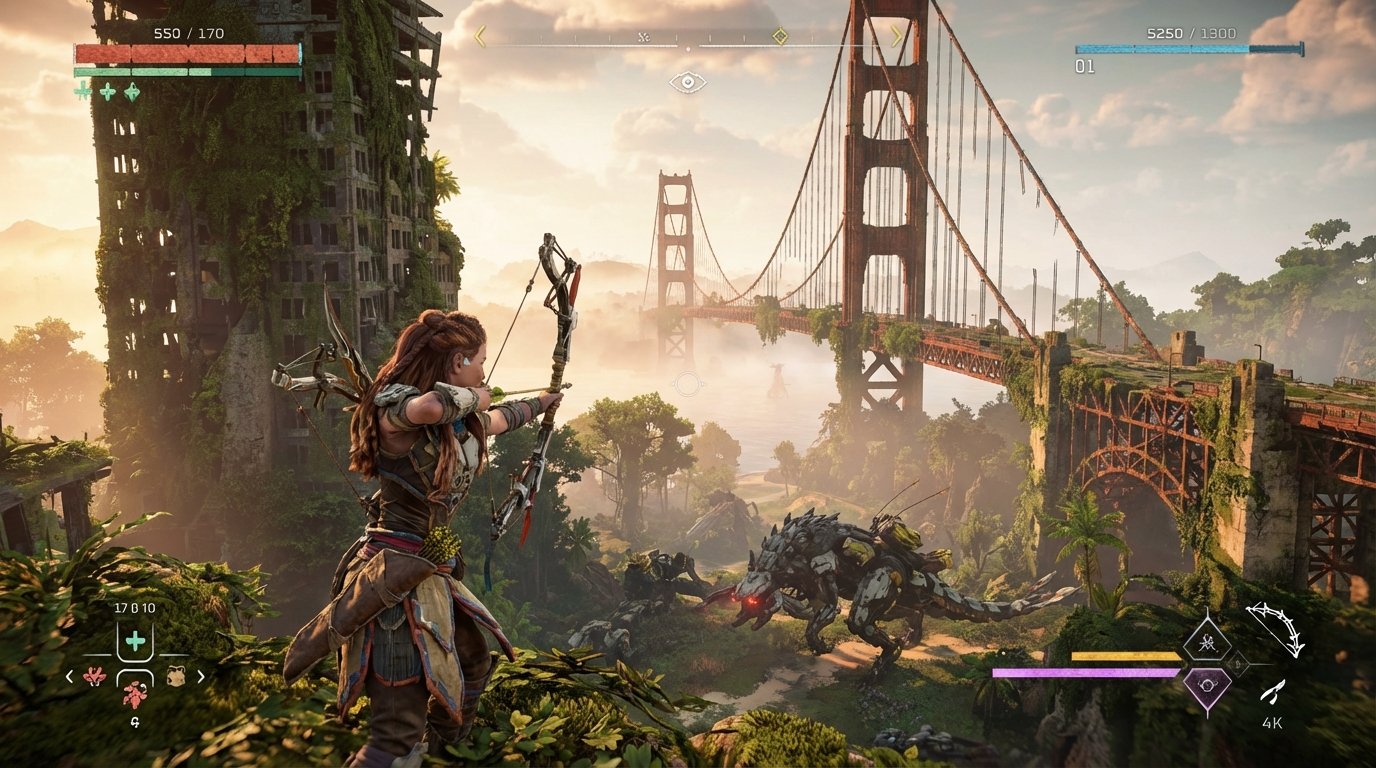1376x768 pixels.
Task: Activate the Focus eye icon below the compass
Action: [688, 80]
